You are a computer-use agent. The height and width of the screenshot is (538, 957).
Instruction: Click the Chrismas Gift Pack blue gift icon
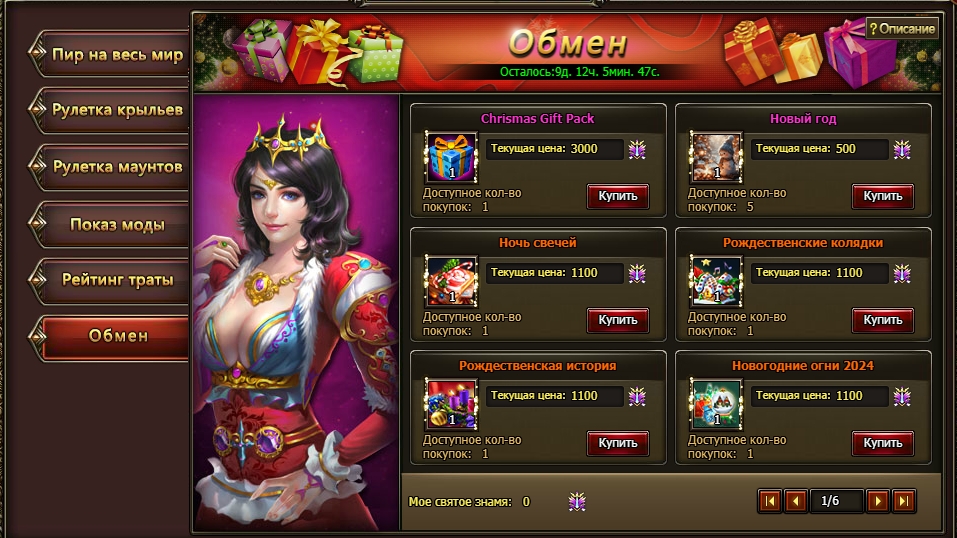point(451,158)
